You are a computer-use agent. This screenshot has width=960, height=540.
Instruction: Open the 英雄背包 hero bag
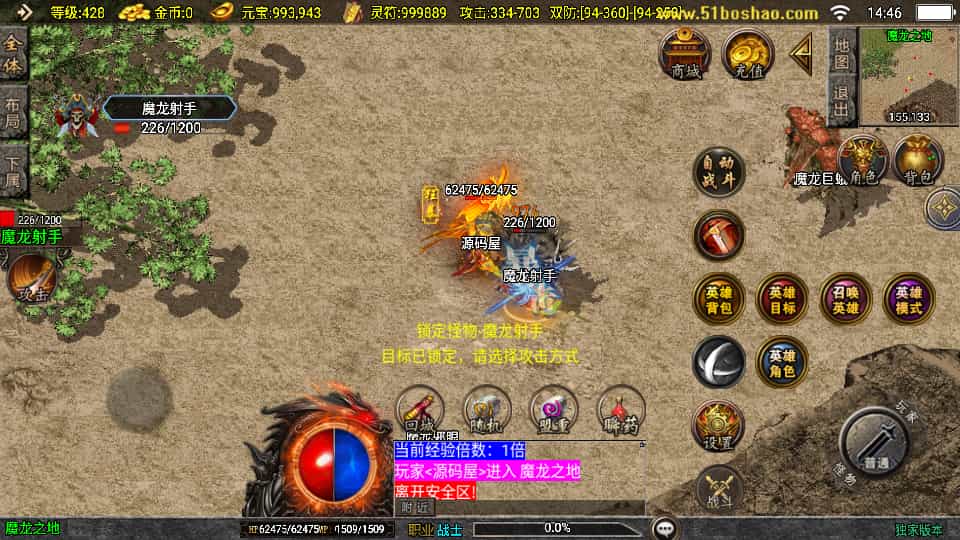pos(719,299)
